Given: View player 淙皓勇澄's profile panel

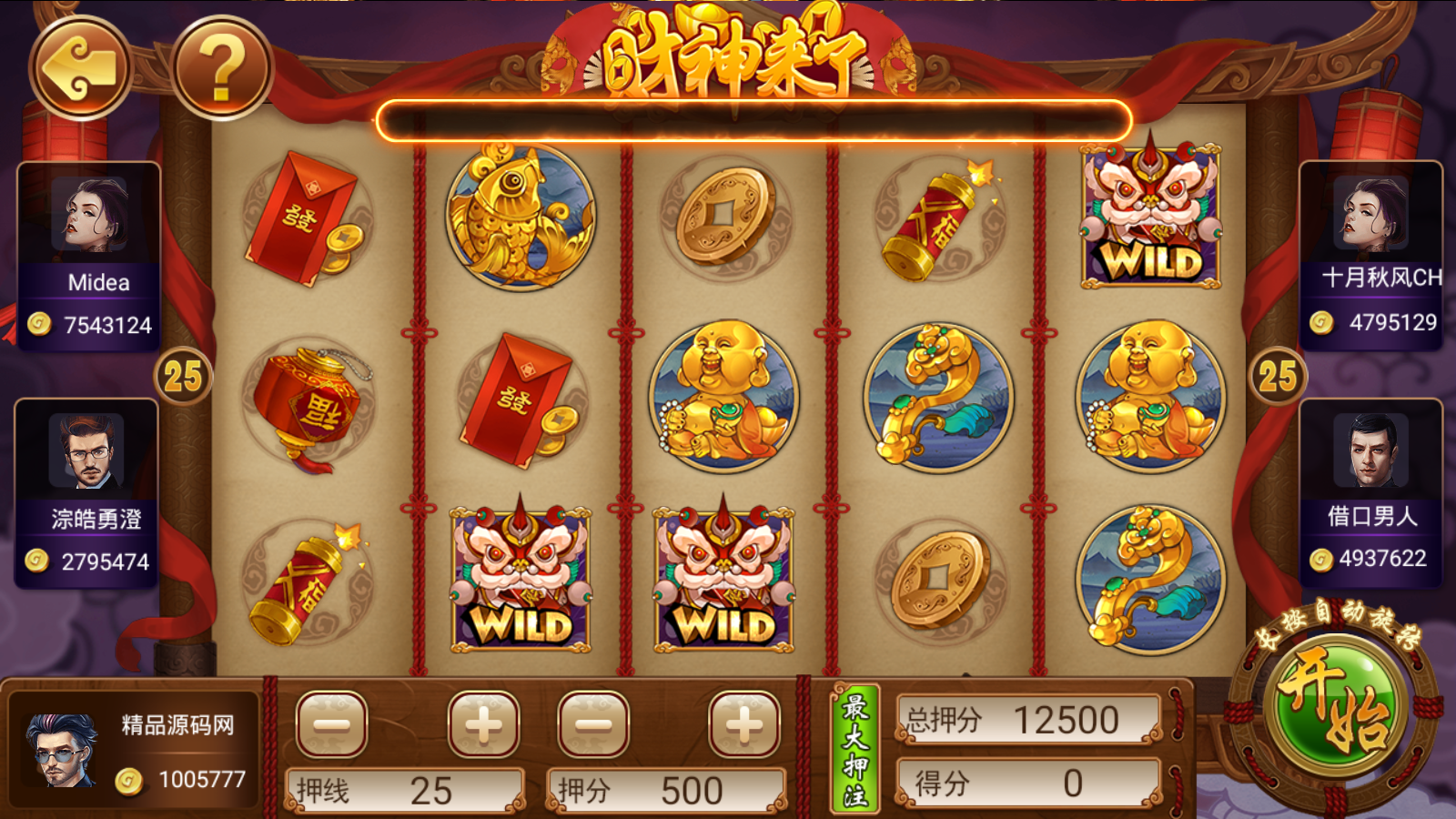Looking at the screenshot, I should (87, 492).
